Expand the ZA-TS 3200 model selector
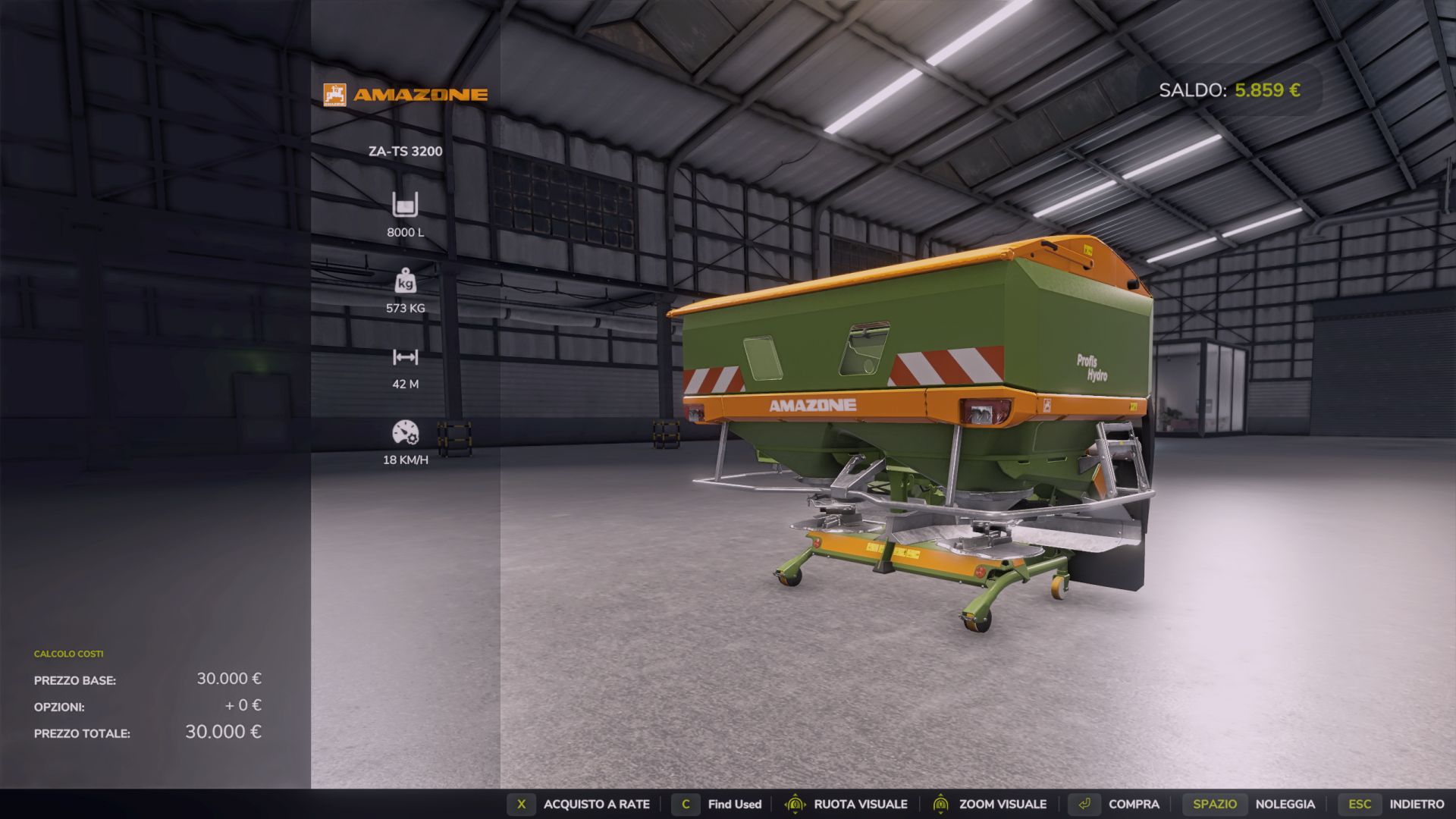Image resolution: width=1456 pixels, height=819 pixels. tap(405, 150)
